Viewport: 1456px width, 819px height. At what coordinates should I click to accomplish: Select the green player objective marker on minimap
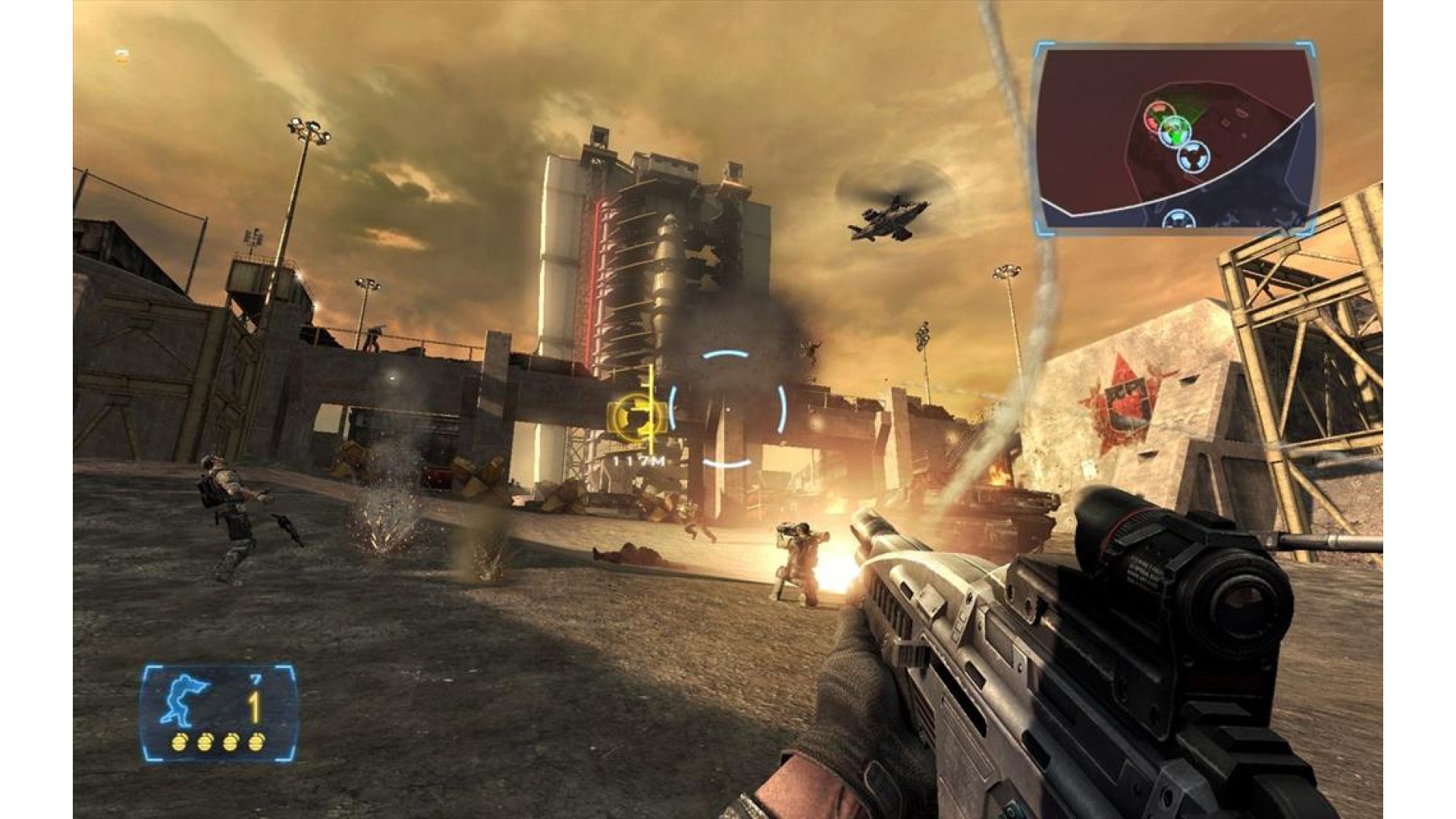(1175, 132)
